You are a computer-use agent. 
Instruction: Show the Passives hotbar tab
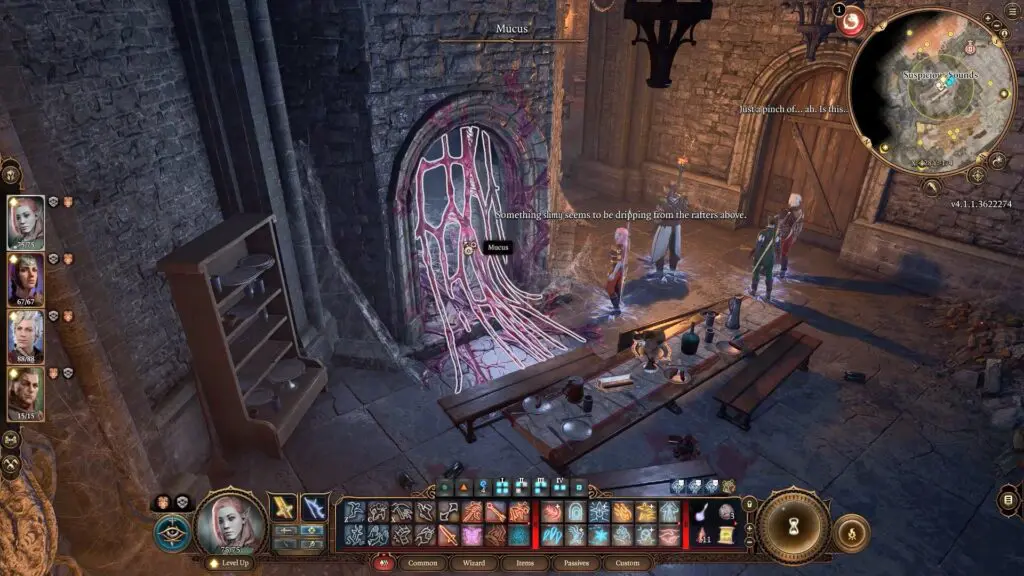tap(577, 563)
